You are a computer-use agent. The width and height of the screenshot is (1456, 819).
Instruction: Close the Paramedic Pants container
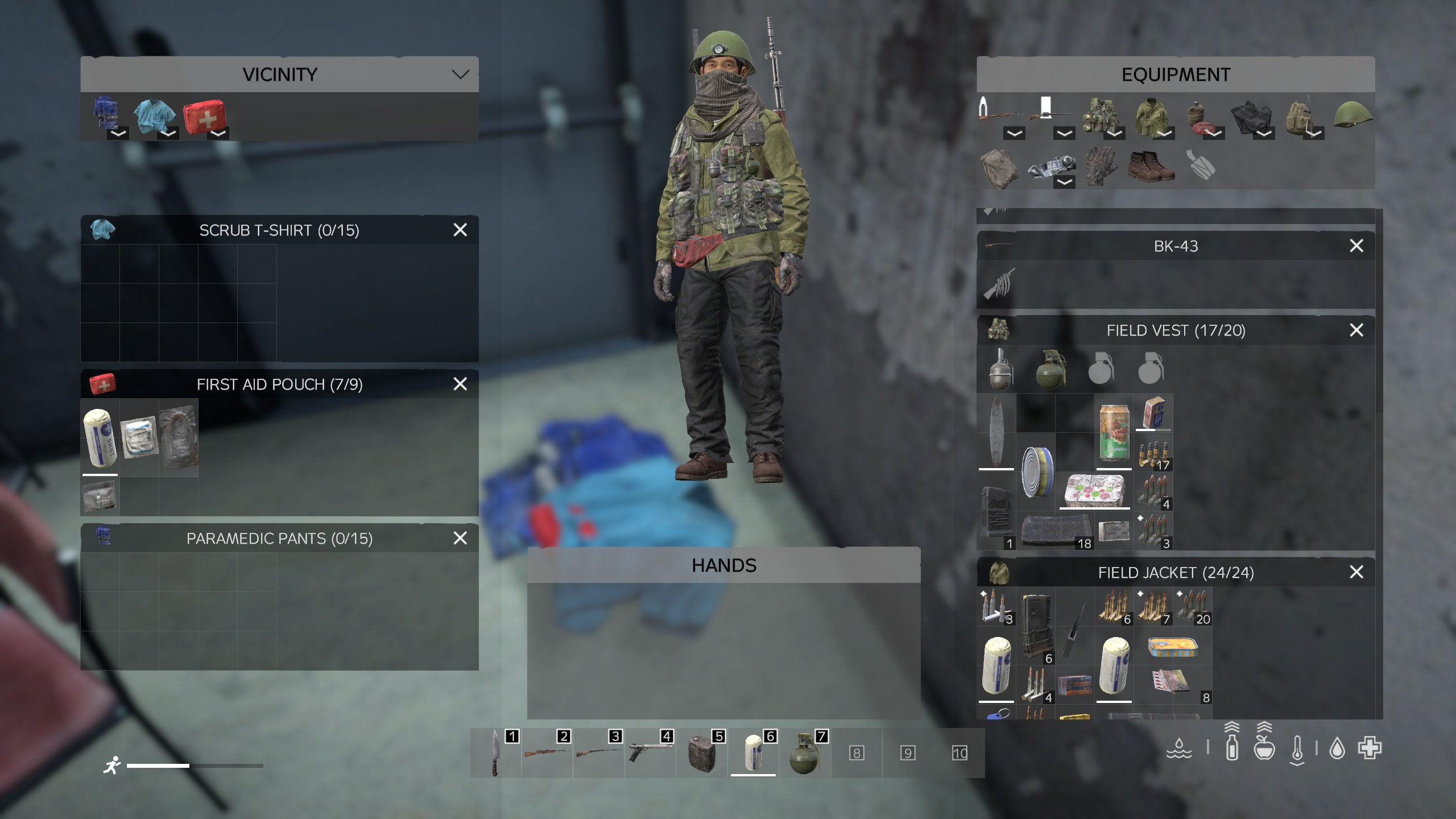[x=460, y=538]
